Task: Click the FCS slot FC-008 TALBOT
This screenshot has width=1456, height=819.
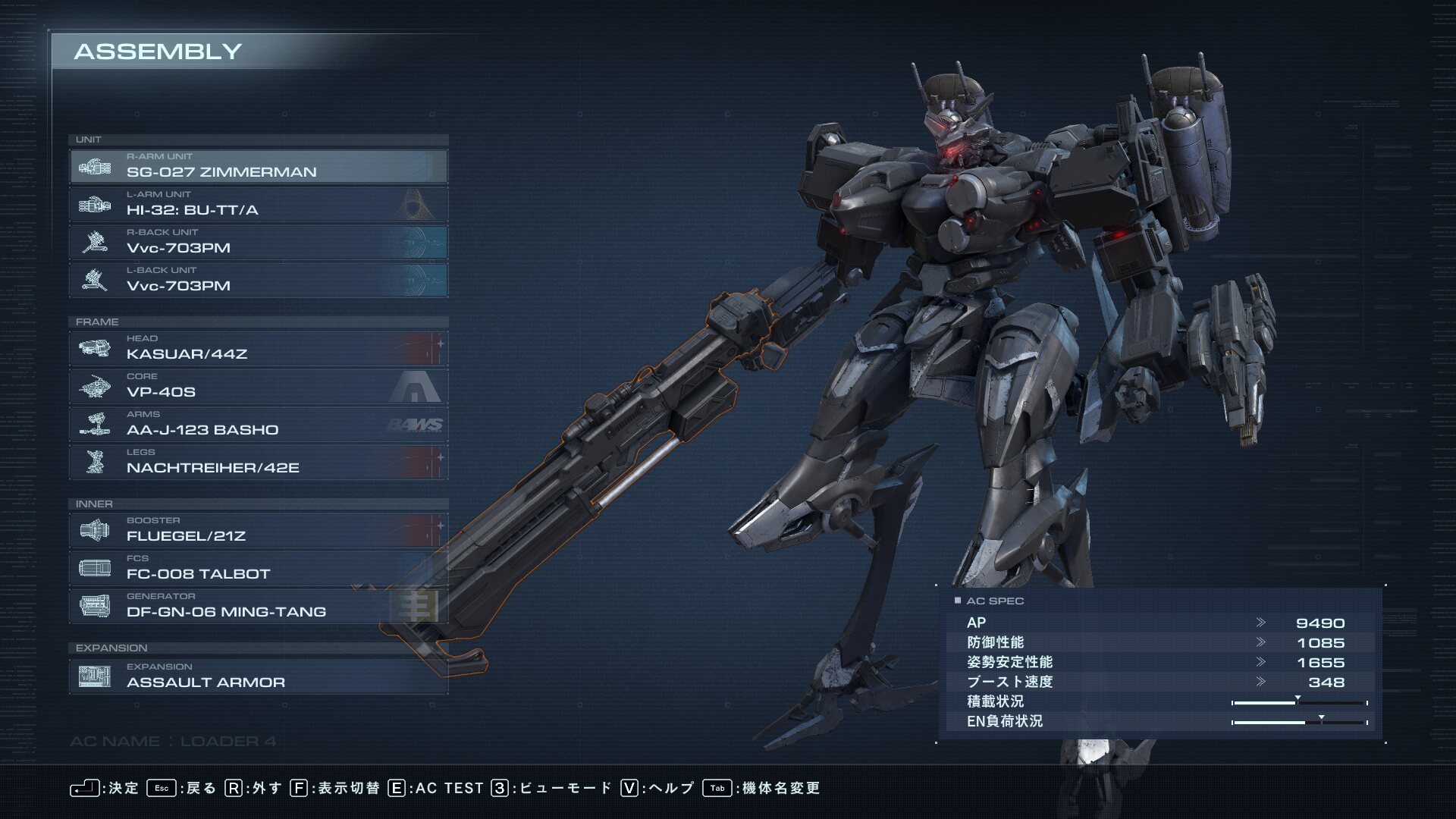Action: [x=258, y=568]
